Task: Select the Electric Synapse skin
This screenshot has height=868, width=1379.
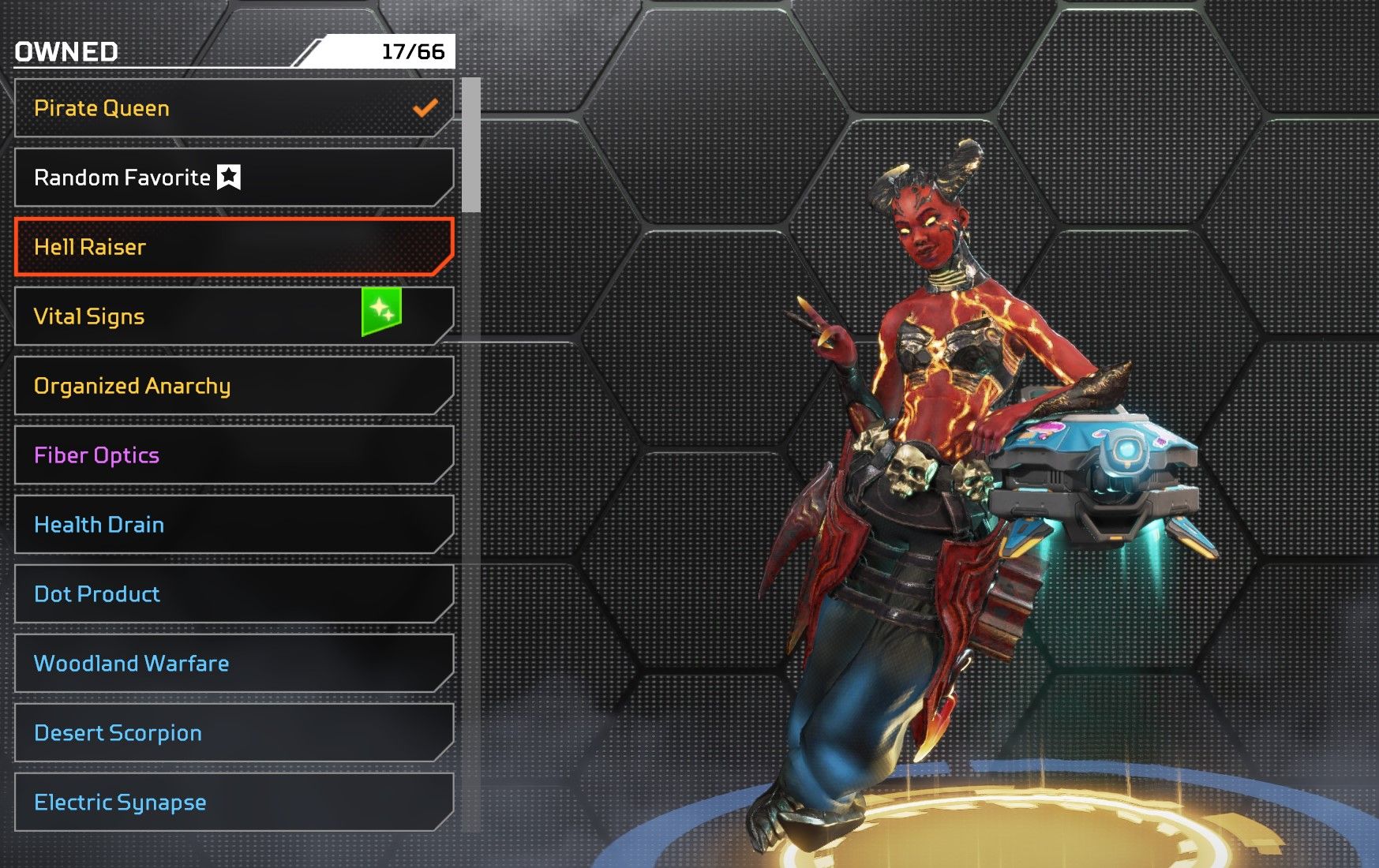Action: (x=234, y=803)
